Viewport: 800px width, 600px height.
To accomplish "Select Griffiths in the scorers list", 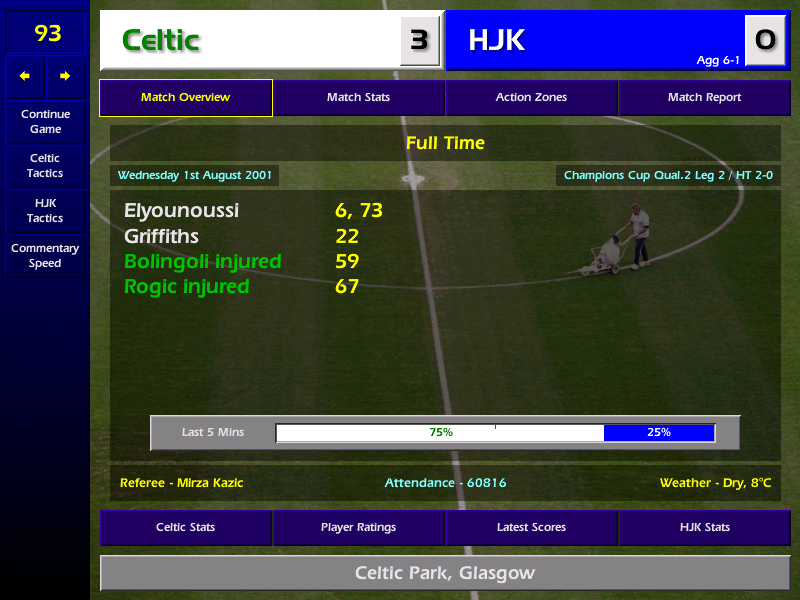I will point(161,237).
